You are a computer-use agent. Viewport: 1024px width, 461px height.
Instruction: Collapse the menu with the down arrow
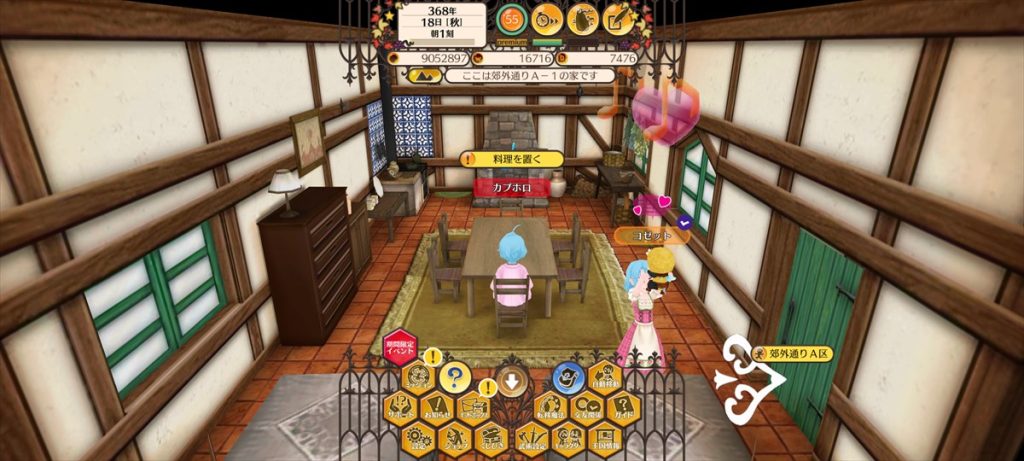[512, 381]
